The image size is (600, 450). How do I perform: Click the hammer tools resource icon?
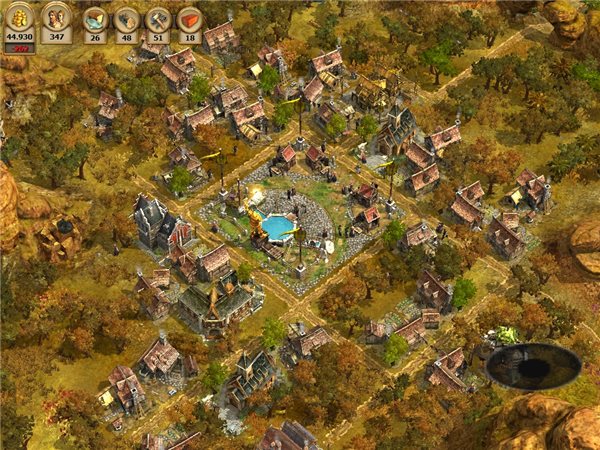[x=159, y=19]
